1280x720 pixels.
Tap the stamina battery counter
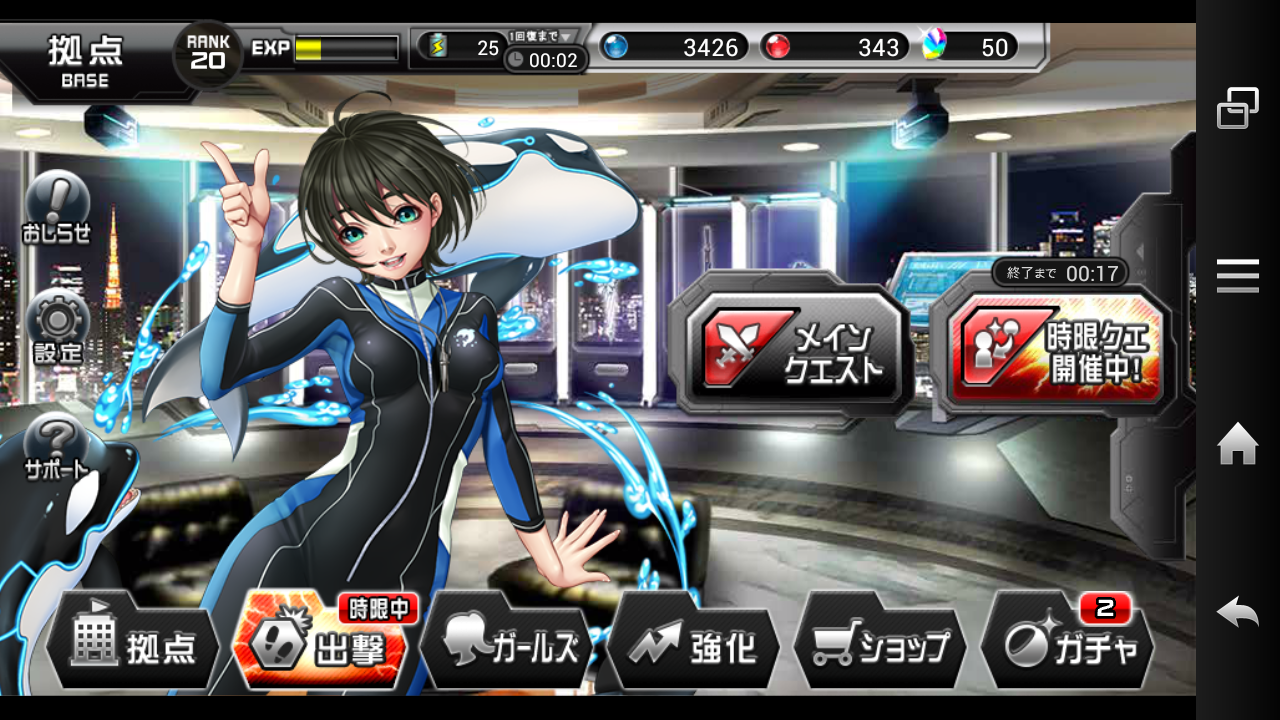click(x=462, y=47)
